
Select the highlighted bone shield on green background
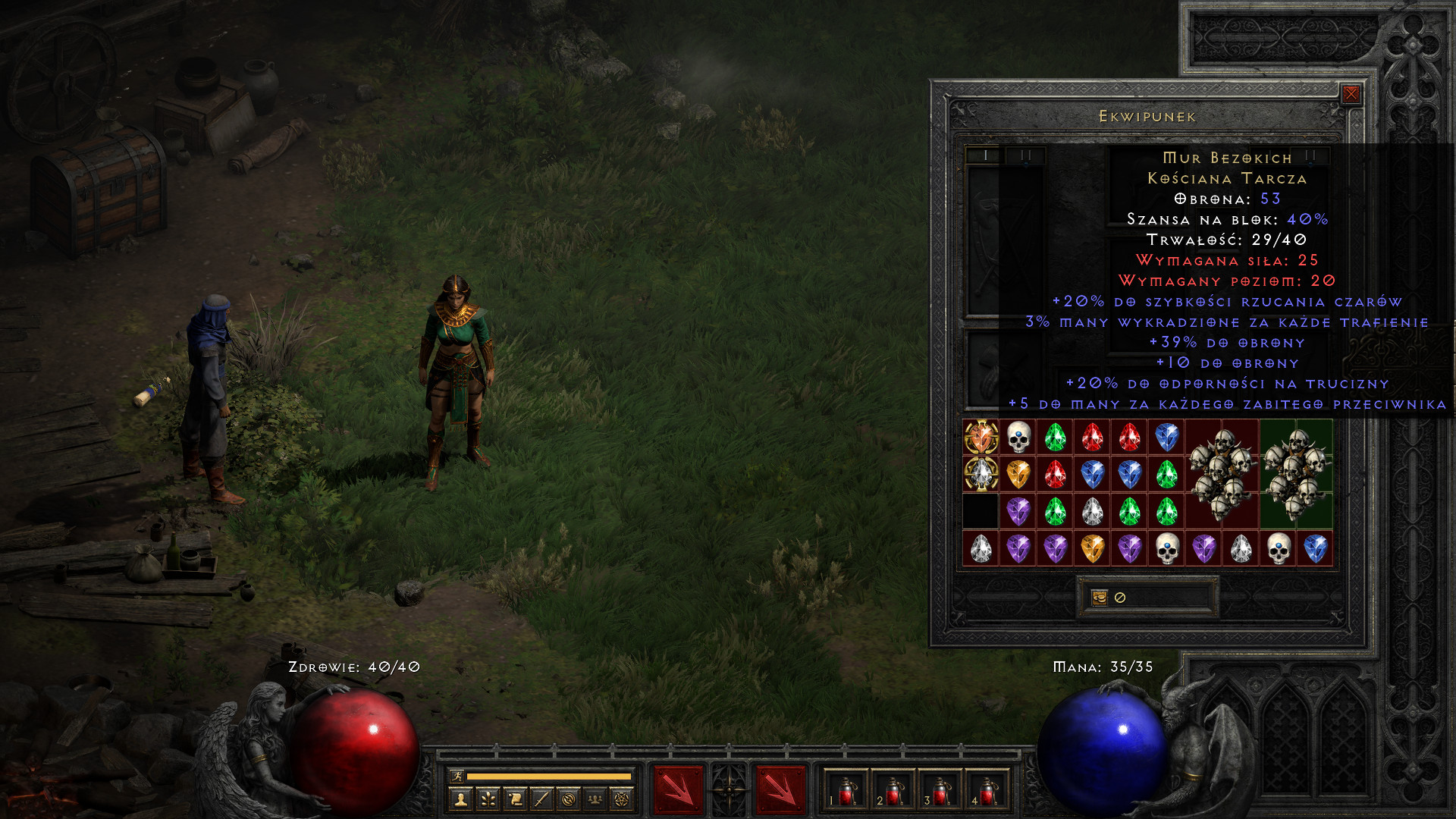pyautogui.click(x=1296, y=474)
